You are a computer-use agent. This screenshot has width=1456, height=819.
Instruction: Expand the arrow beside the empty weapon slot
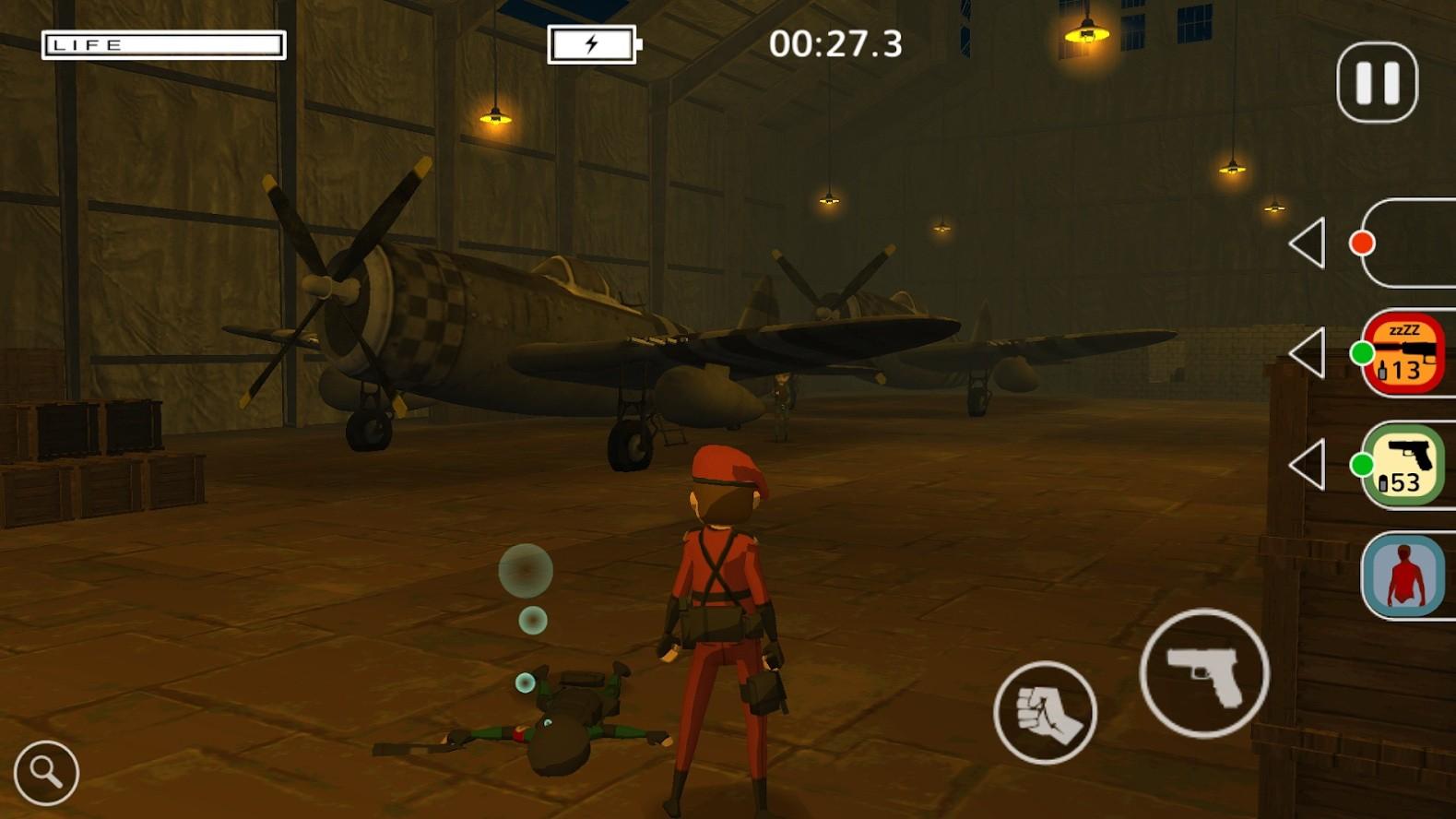pos(1311,244)
